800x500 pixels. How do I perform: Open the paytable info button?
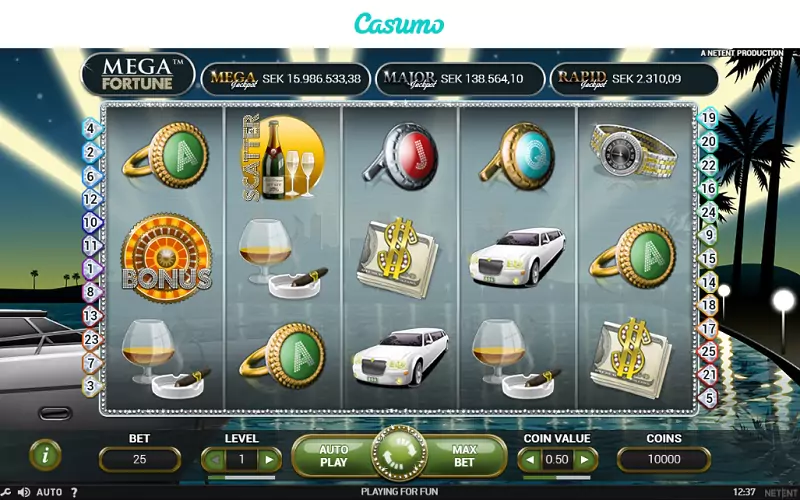45,455
